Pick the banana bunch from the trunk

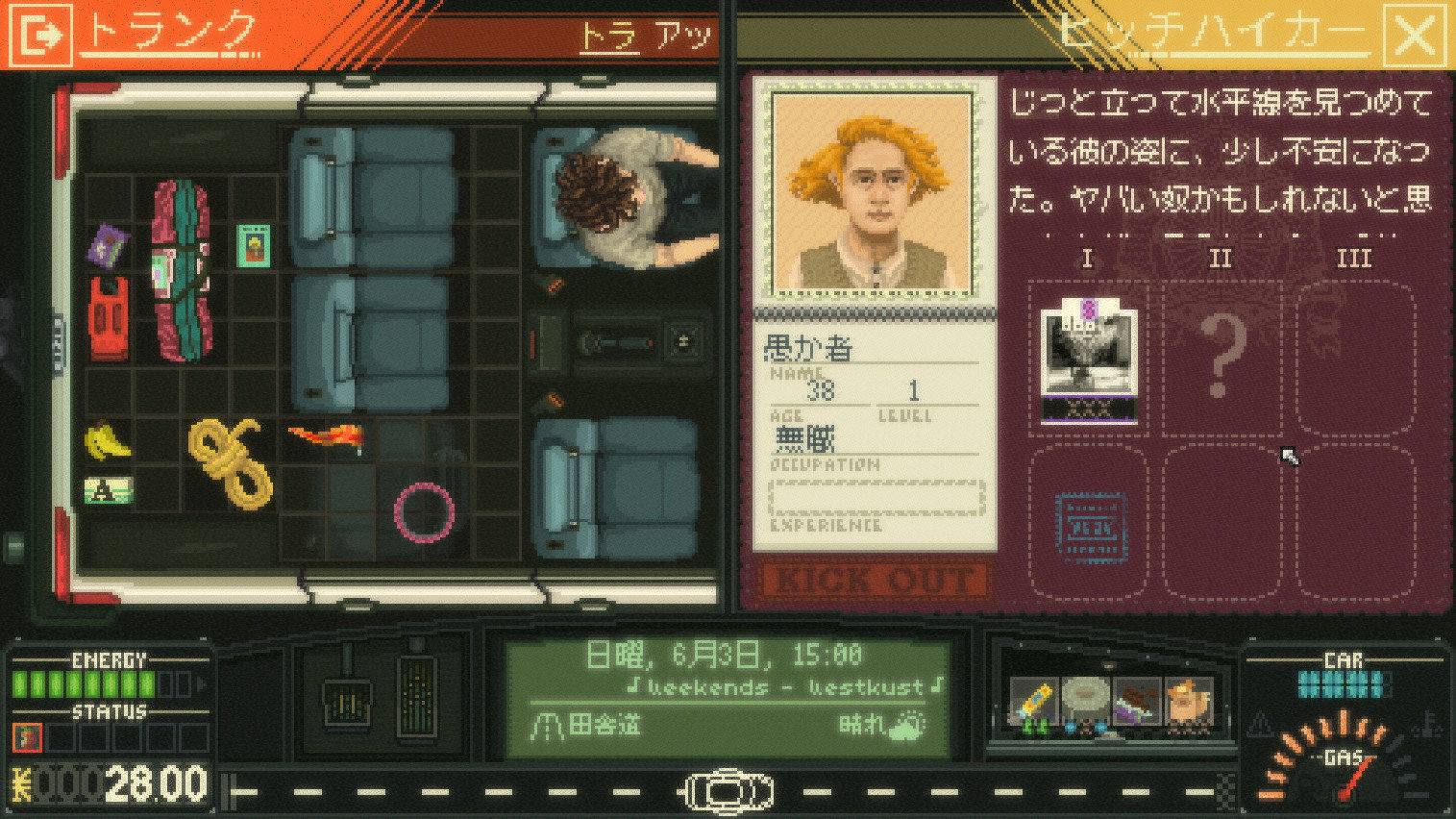pyautogui.click(x=107, y=441)
